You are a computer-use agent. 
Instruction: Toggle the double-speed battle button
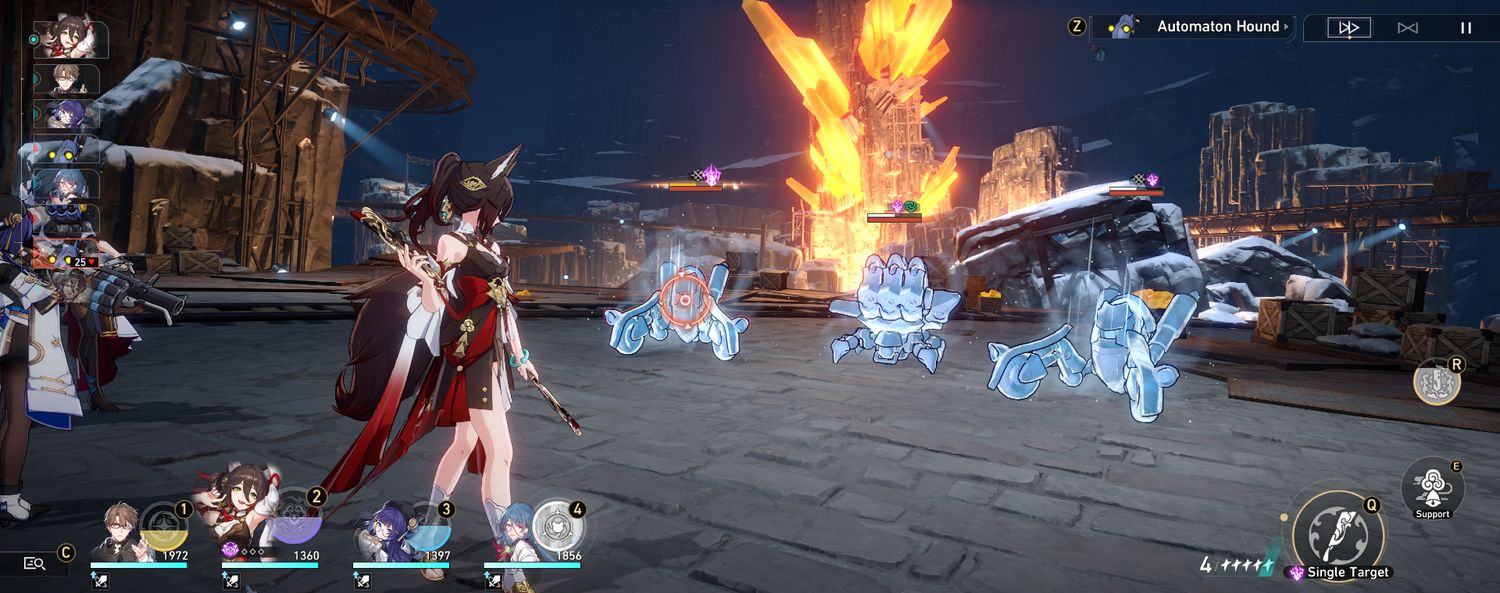[x=1348, y=28]
